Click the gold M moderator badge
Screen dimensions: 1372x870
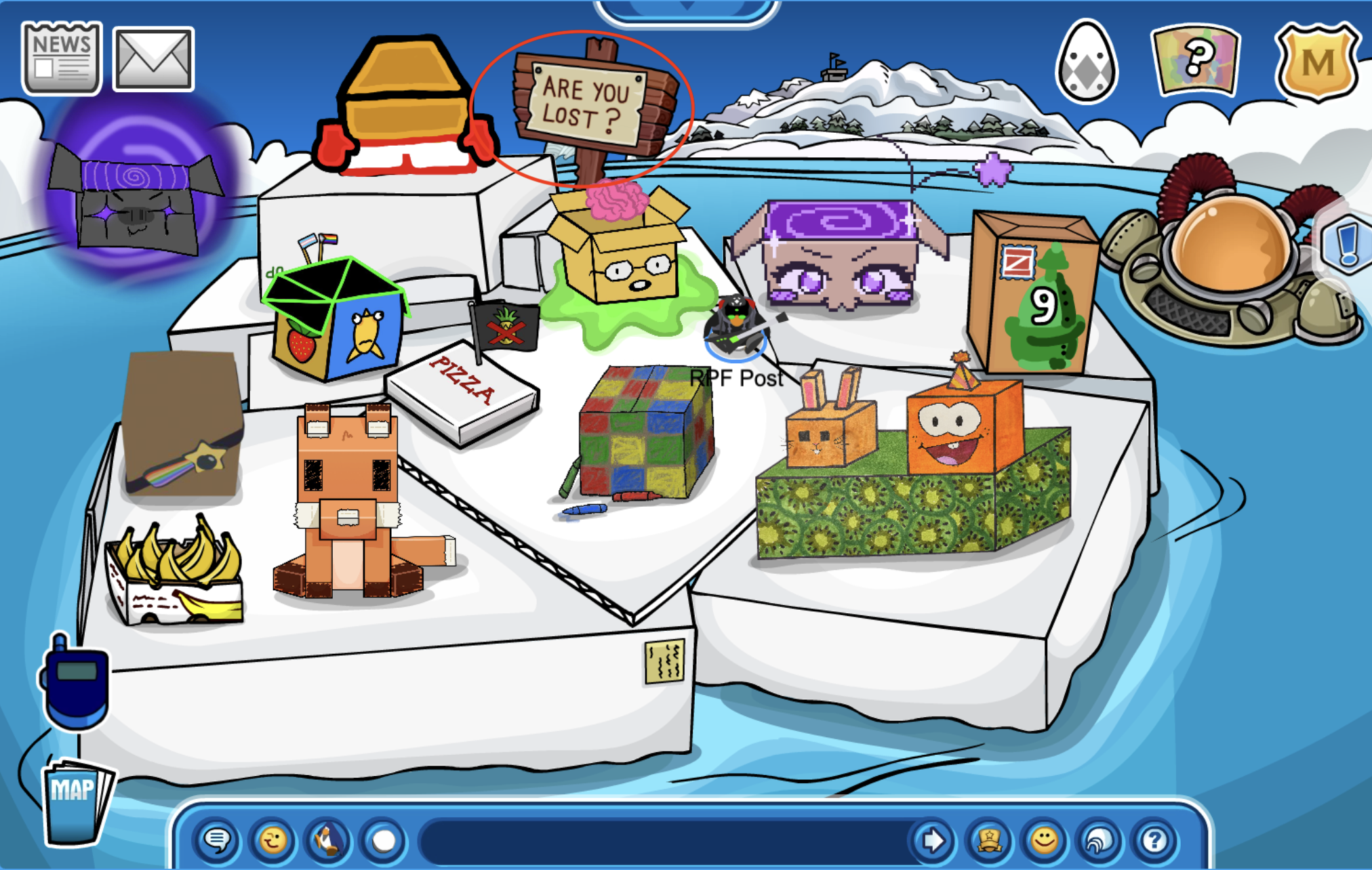coord(1317,62)
